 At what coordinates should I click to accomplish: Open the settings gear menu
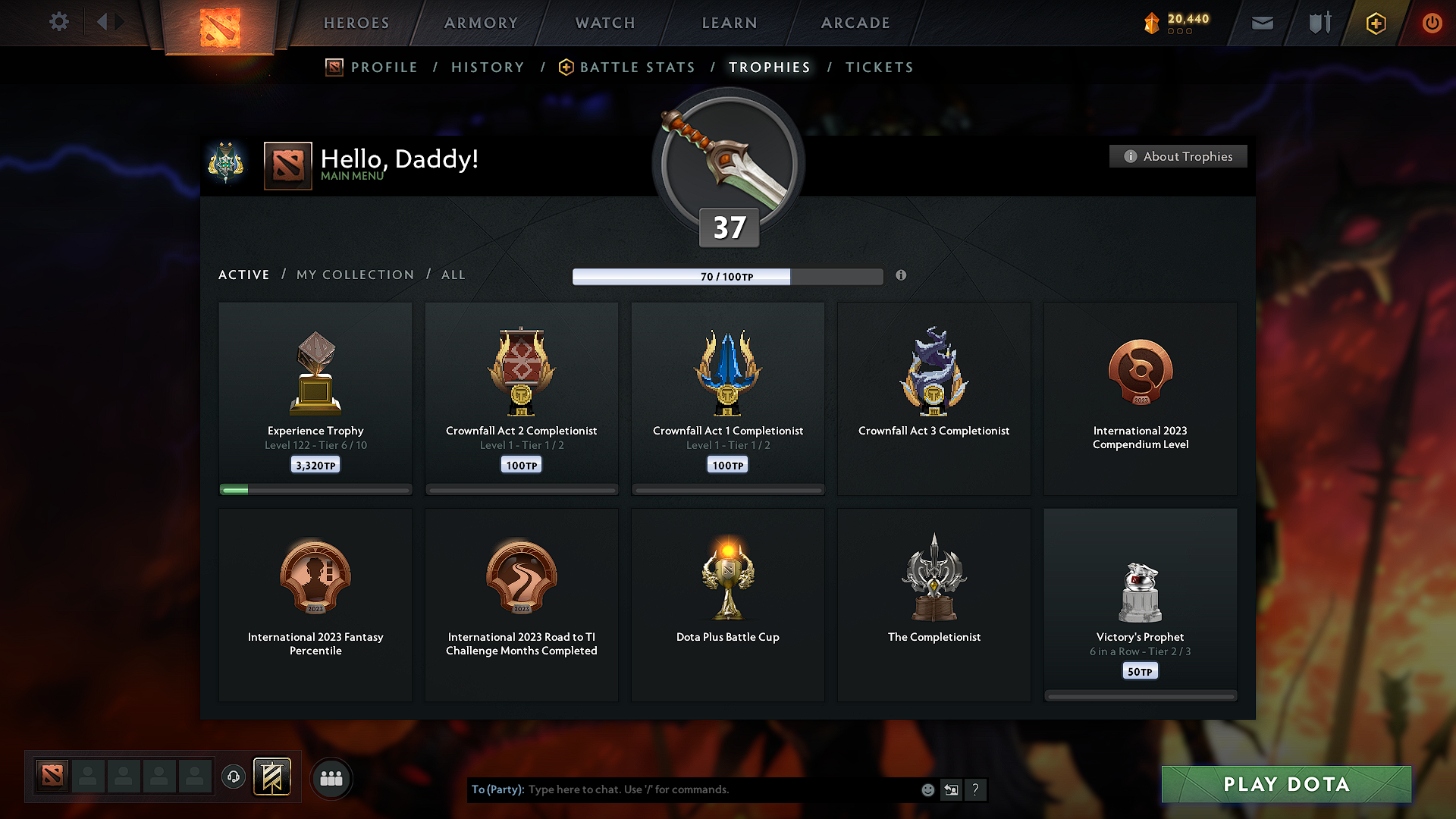pyautogui.click(x=58, y=22)
